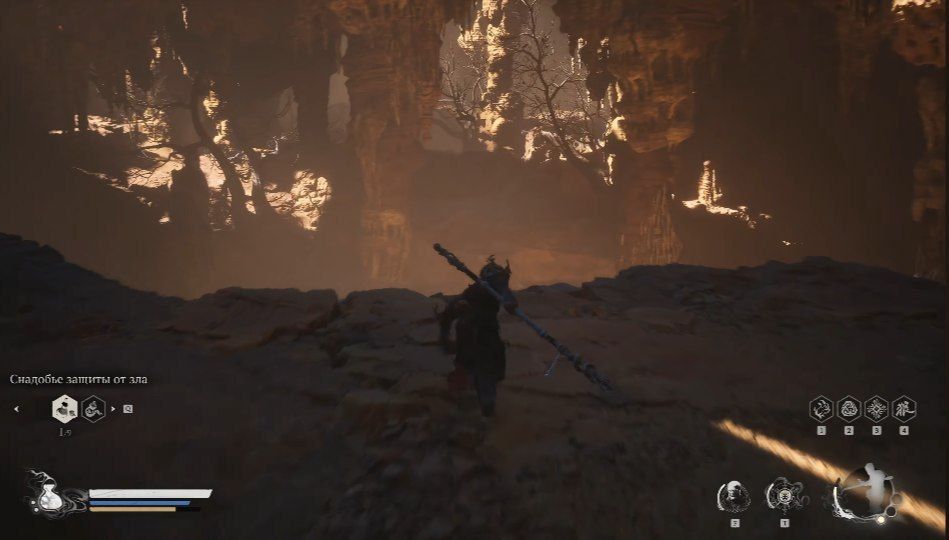Cast the swirling wind spell in slot 1
The image size is (949, 540).
[821, 408]
